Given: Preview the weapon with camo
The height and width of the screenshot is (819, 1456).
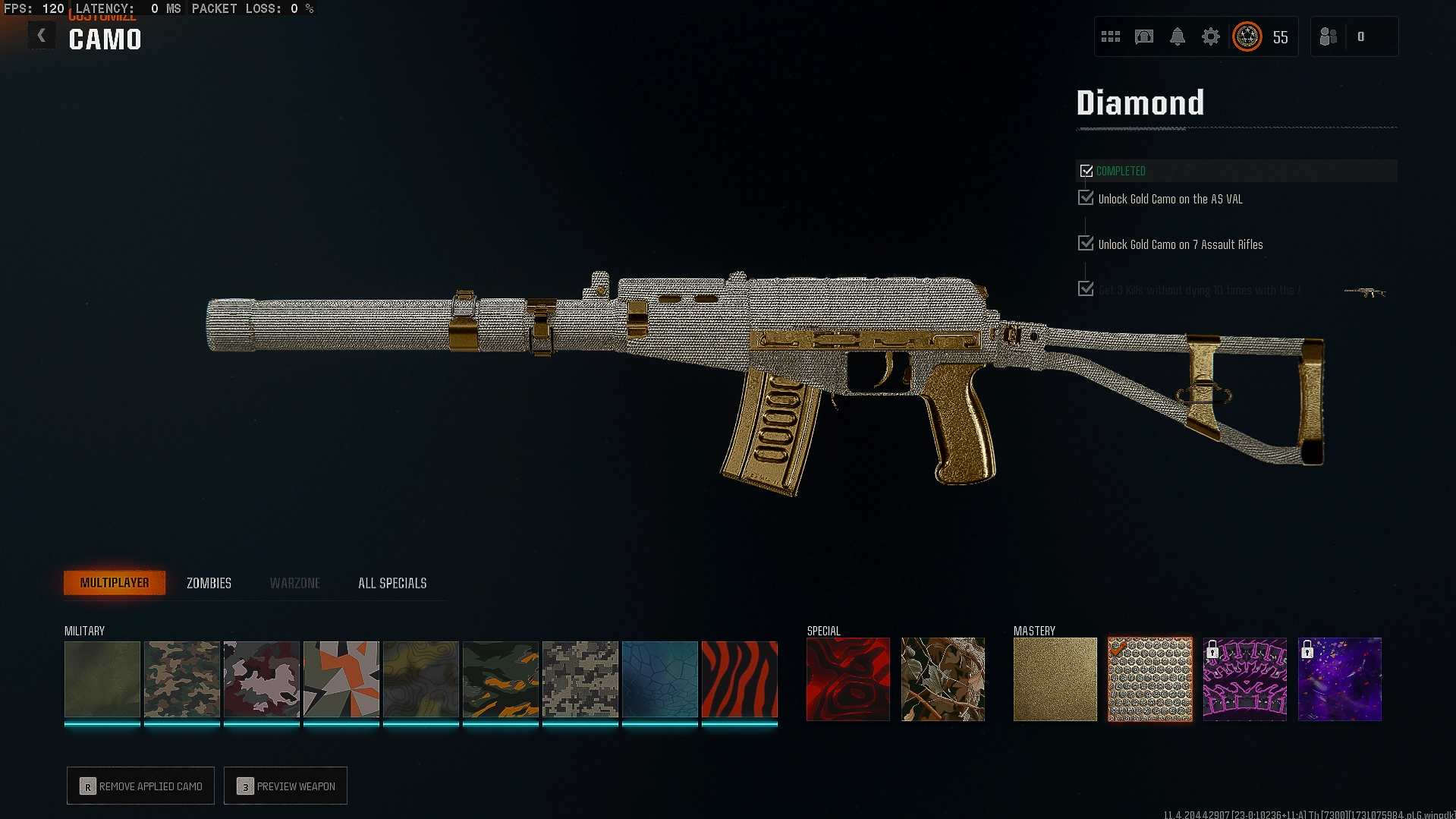Looking at the screenshot, I should coord(286,786).
